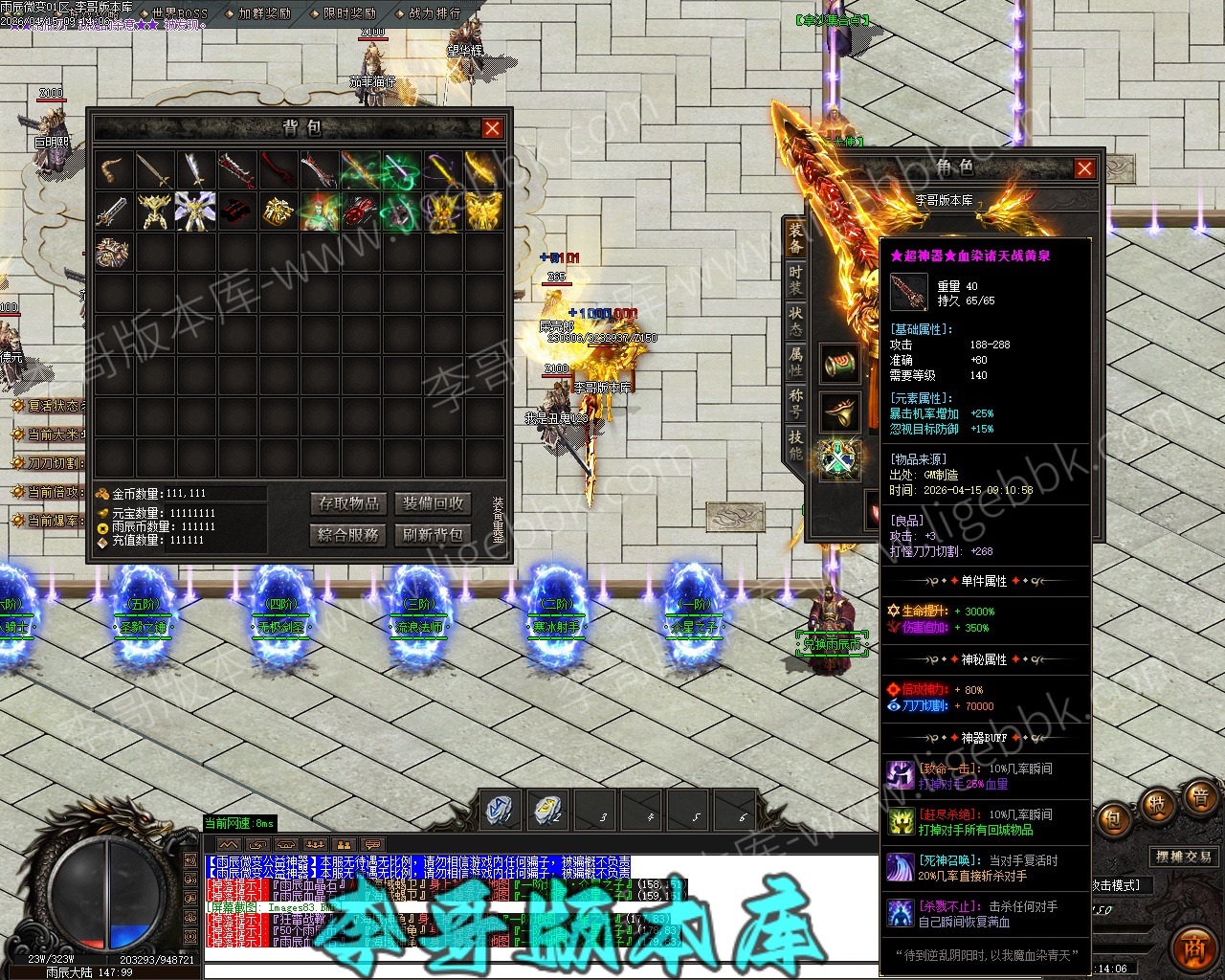Viewport: 1225px width, 980px height.
Task: Open the 状态 status tab
Action: 795,320
